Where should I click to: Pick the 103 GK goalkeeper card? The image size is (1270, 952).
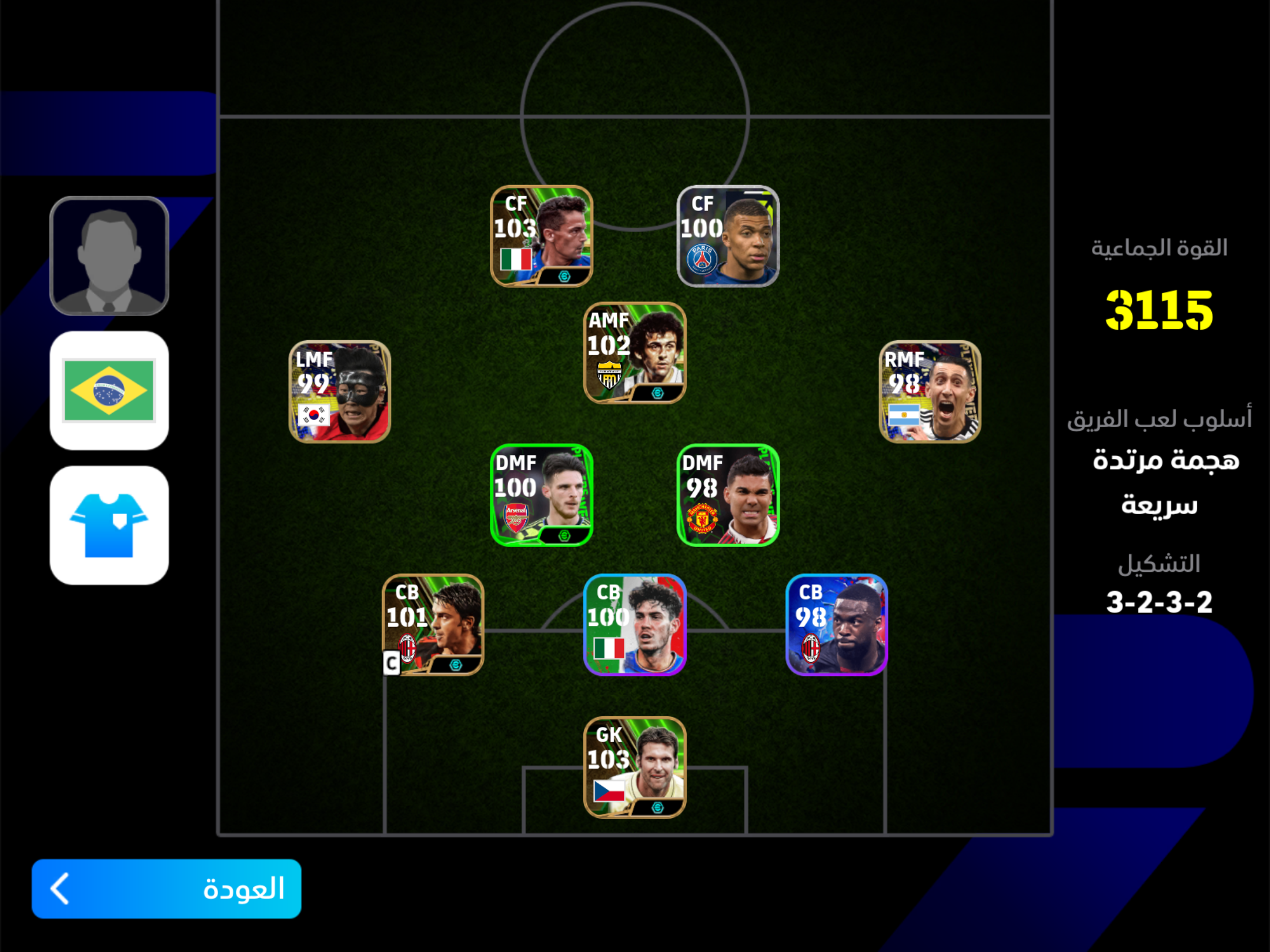[x=634, y=767]
